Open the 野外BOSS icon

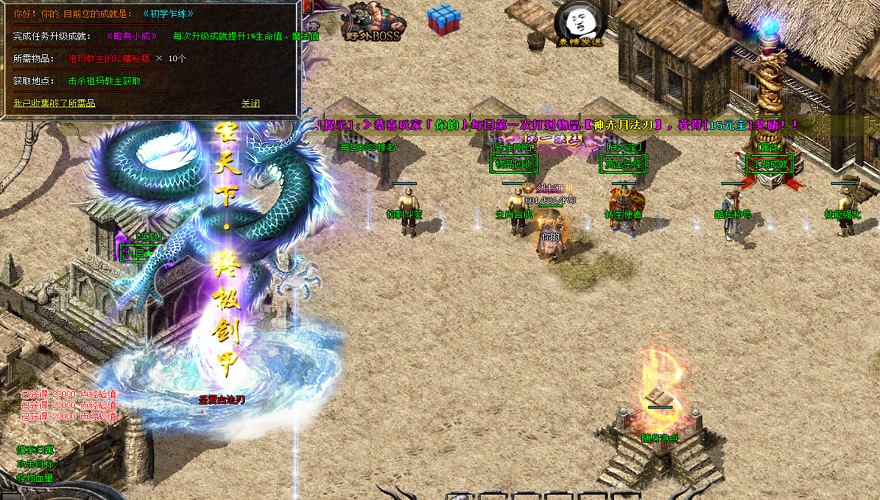pos(372,22)
